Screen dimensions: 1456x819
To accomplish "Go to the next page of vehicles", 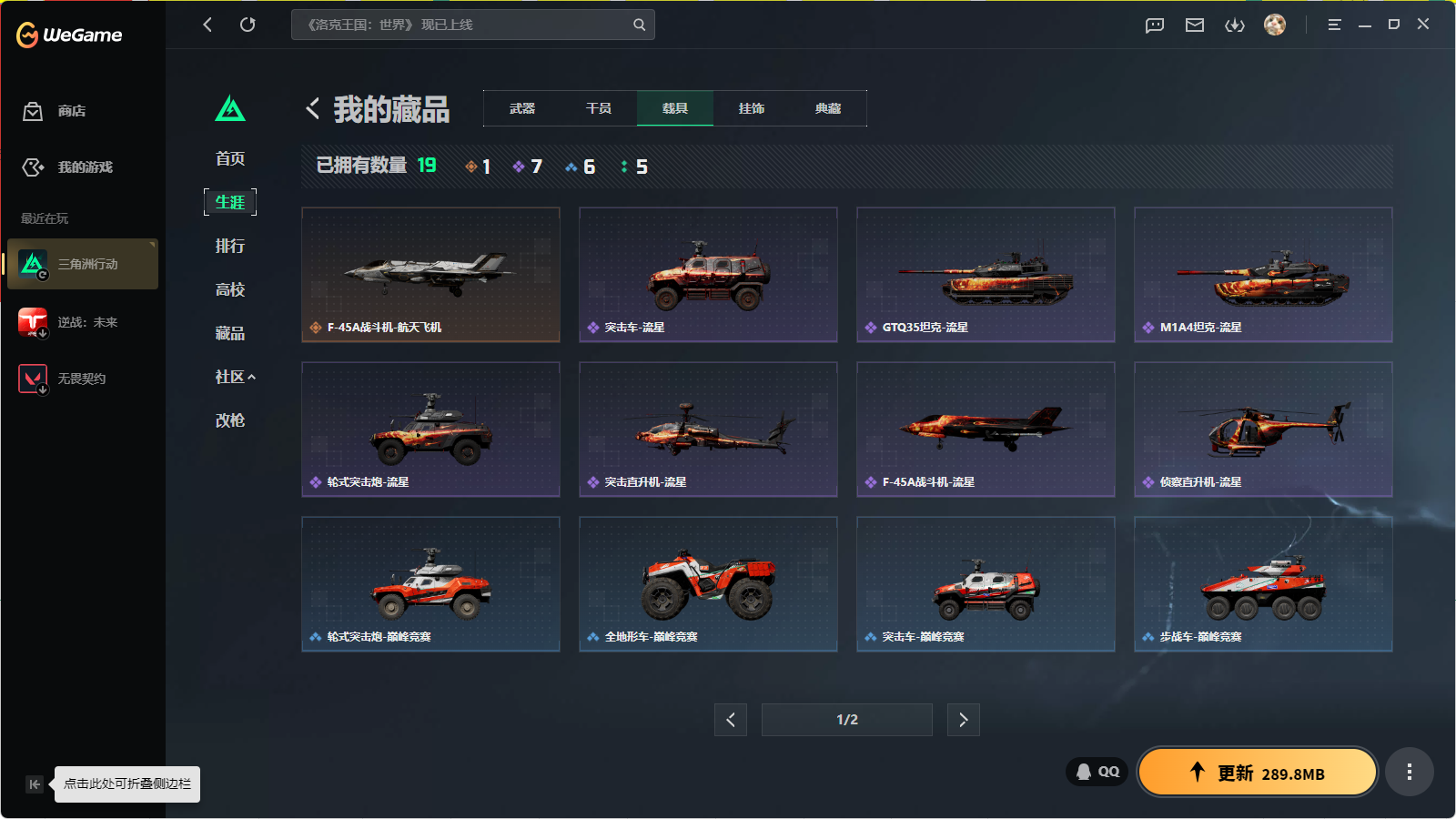I will pyautogui.click(x=963, y=719).
